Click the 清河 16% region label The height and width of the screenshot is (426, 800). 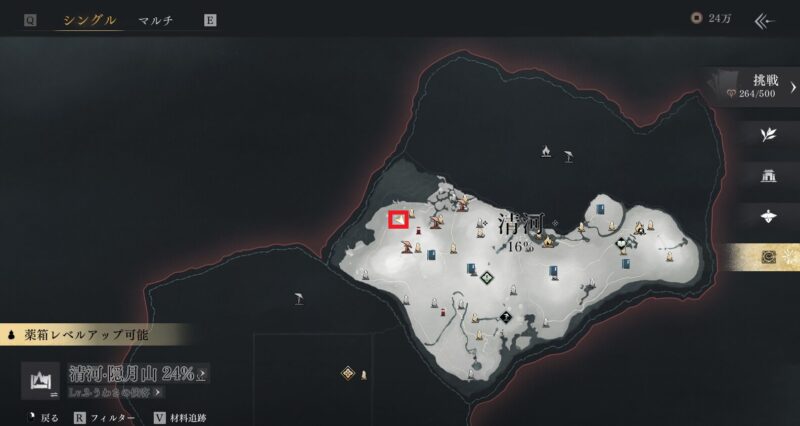(519, 234)
